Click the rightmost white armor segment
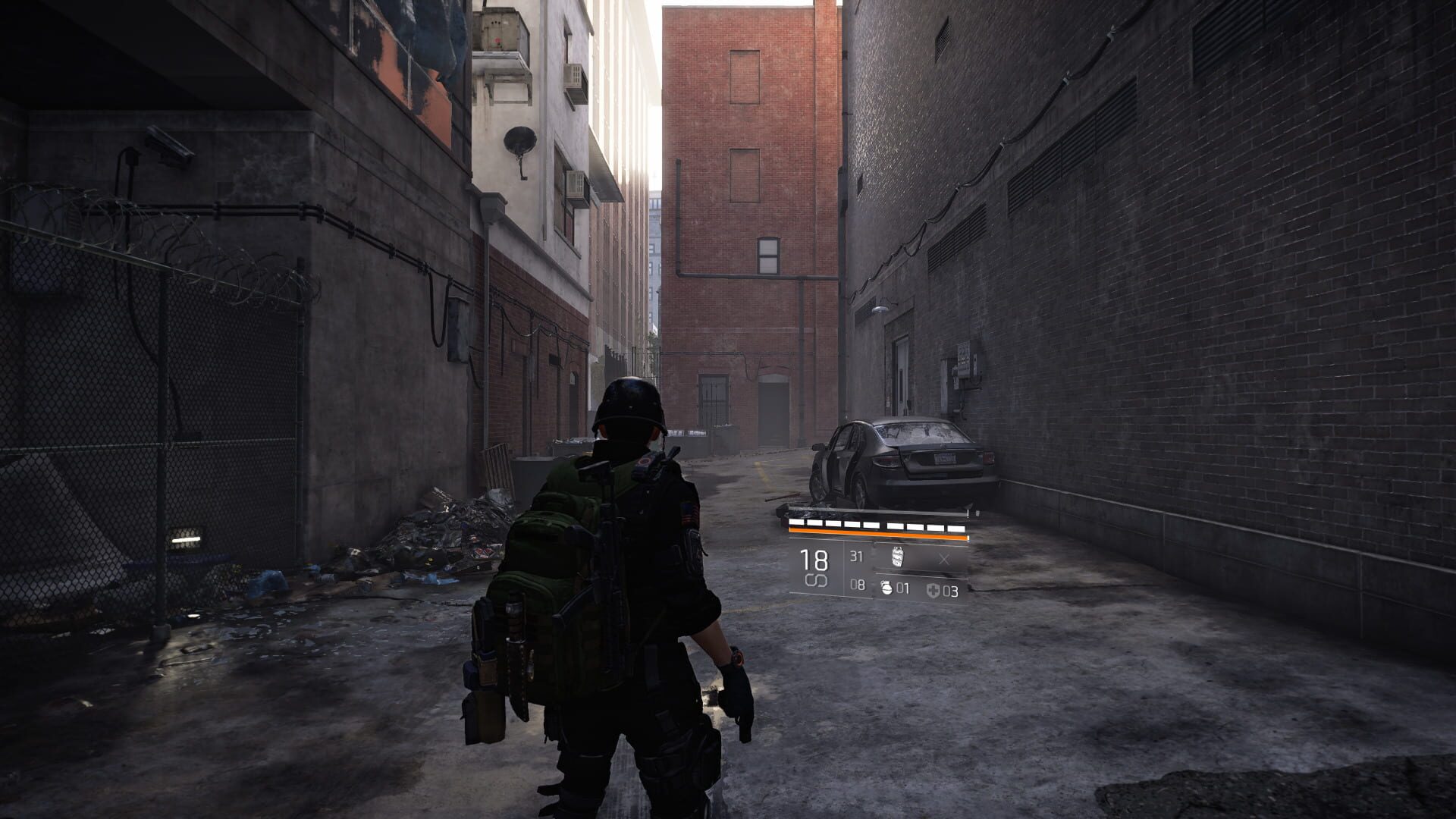 coord(955,528)
